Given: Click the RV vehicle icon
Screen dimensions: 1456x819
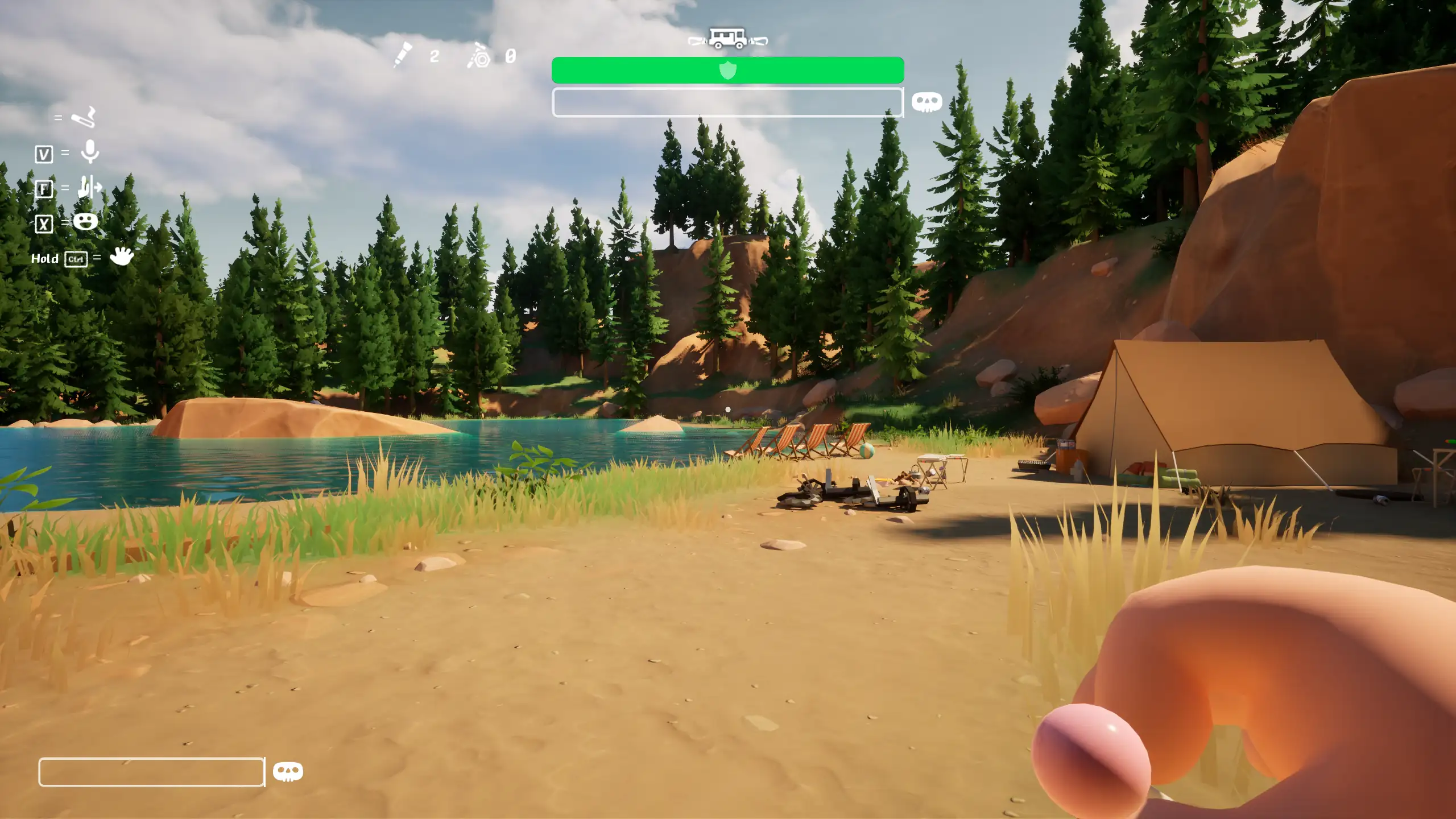Looking at the screenshot, I should [727, 39].
